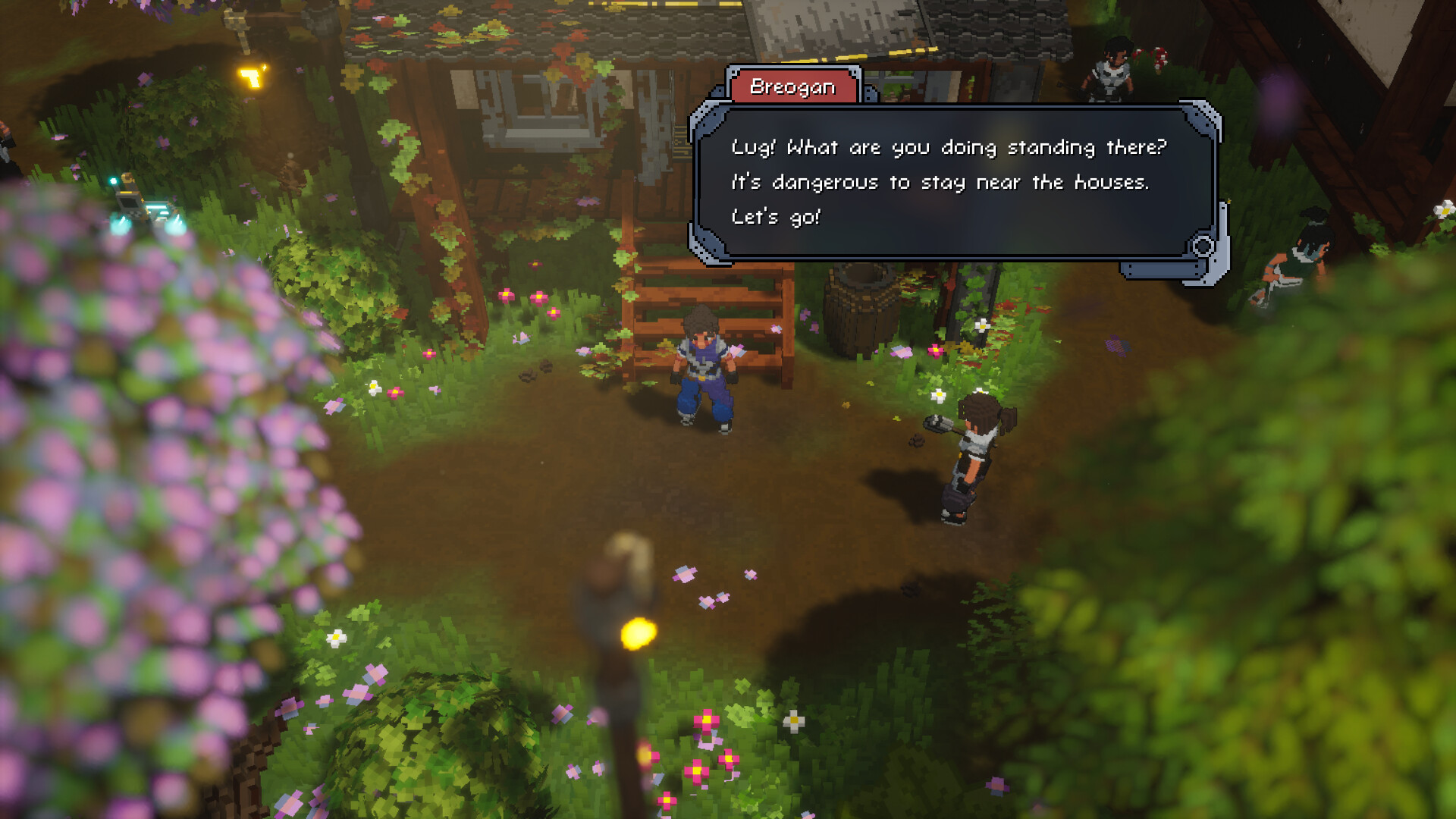The height and width of the screenshot is (819, 1456).
Task: Advance Breogan's dialogue text box
Action: tap(948, 182)
